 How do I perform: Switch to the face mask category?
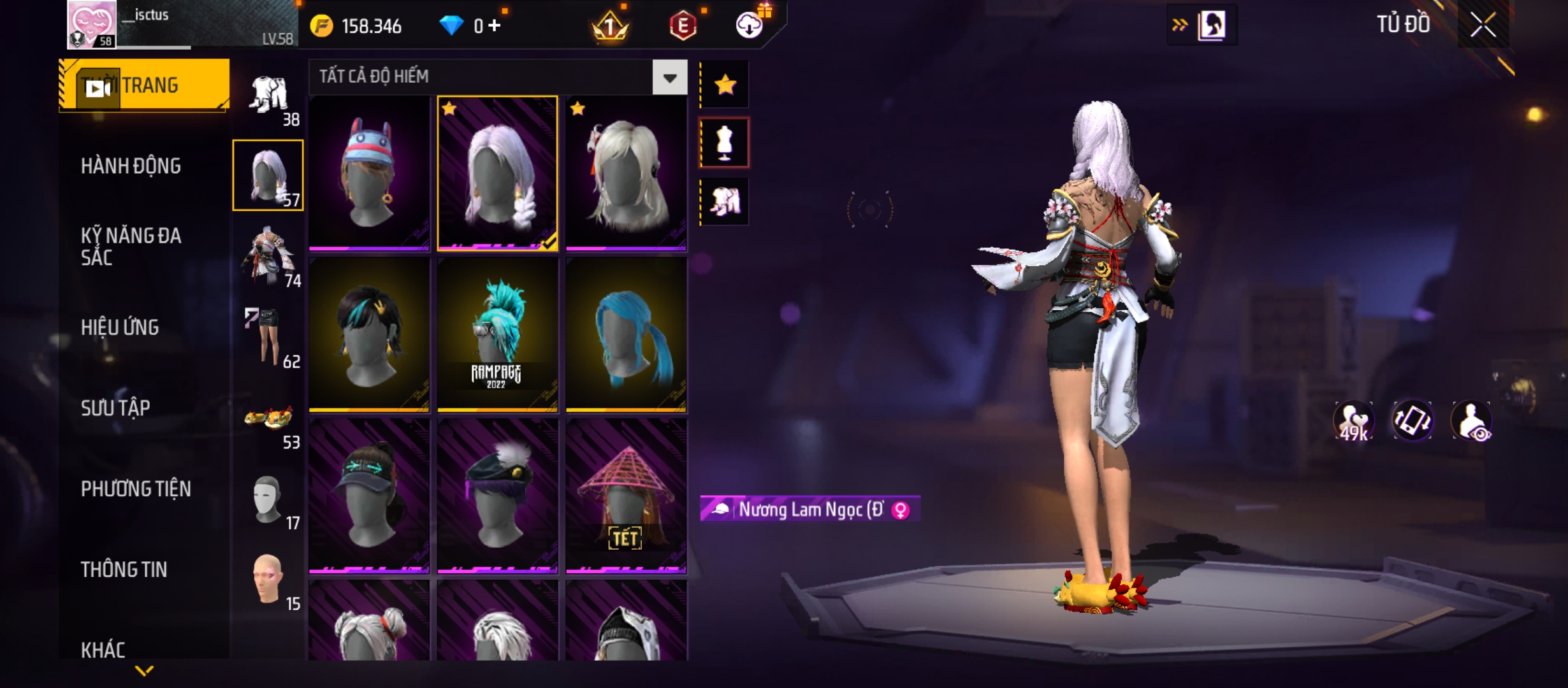(268, 500)
